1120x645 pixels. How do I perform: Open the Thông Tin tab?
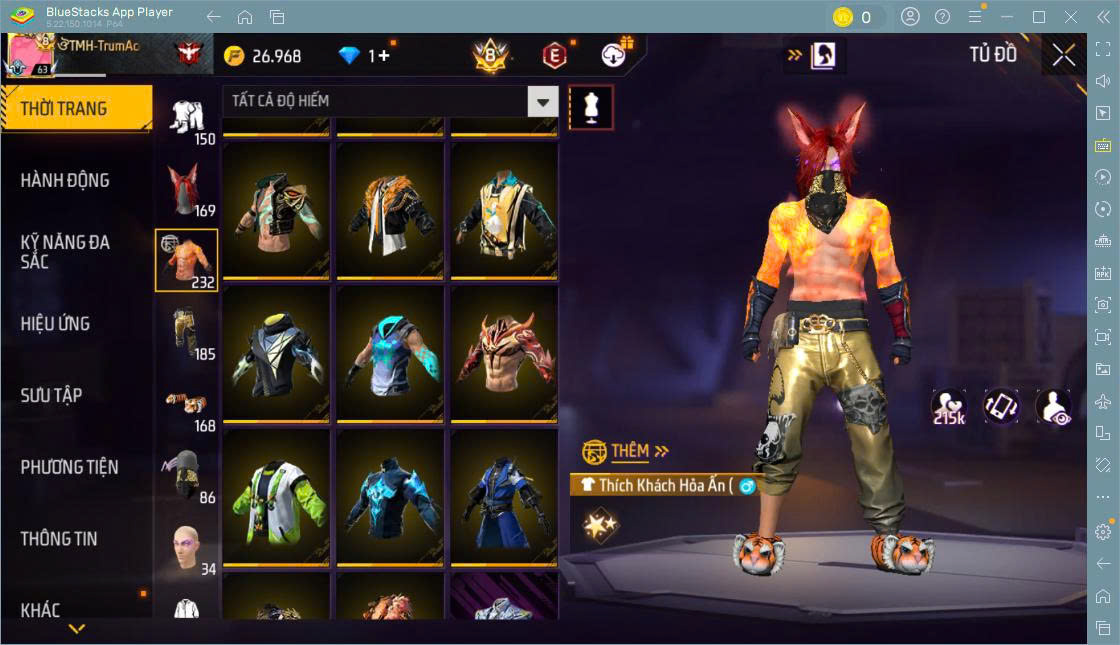click(x=60, y=538)
